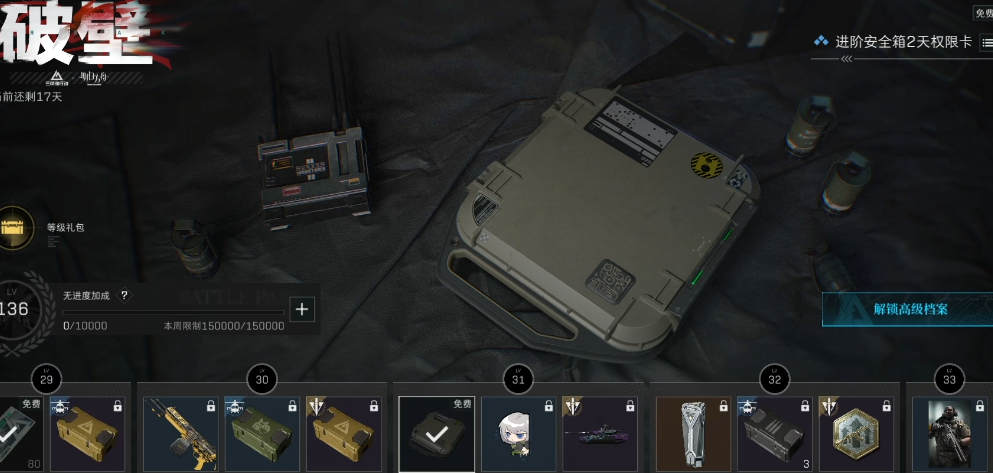View the 进阶安全箱2天权限卡 reward title
This screenshot has width=993, height=473.
(903, 42)
